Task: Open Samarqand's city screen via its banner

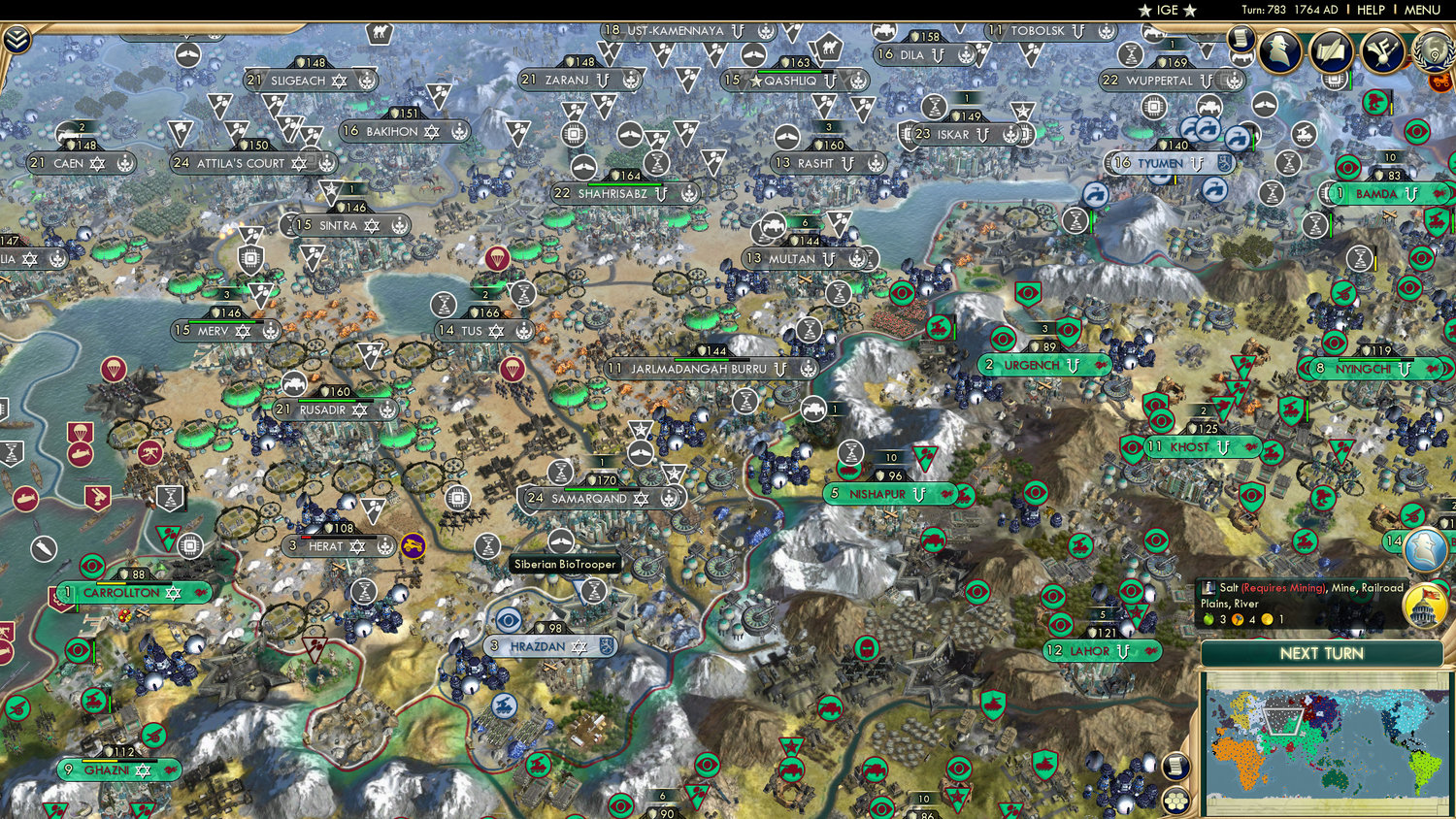Action: (x=589, y=499)
